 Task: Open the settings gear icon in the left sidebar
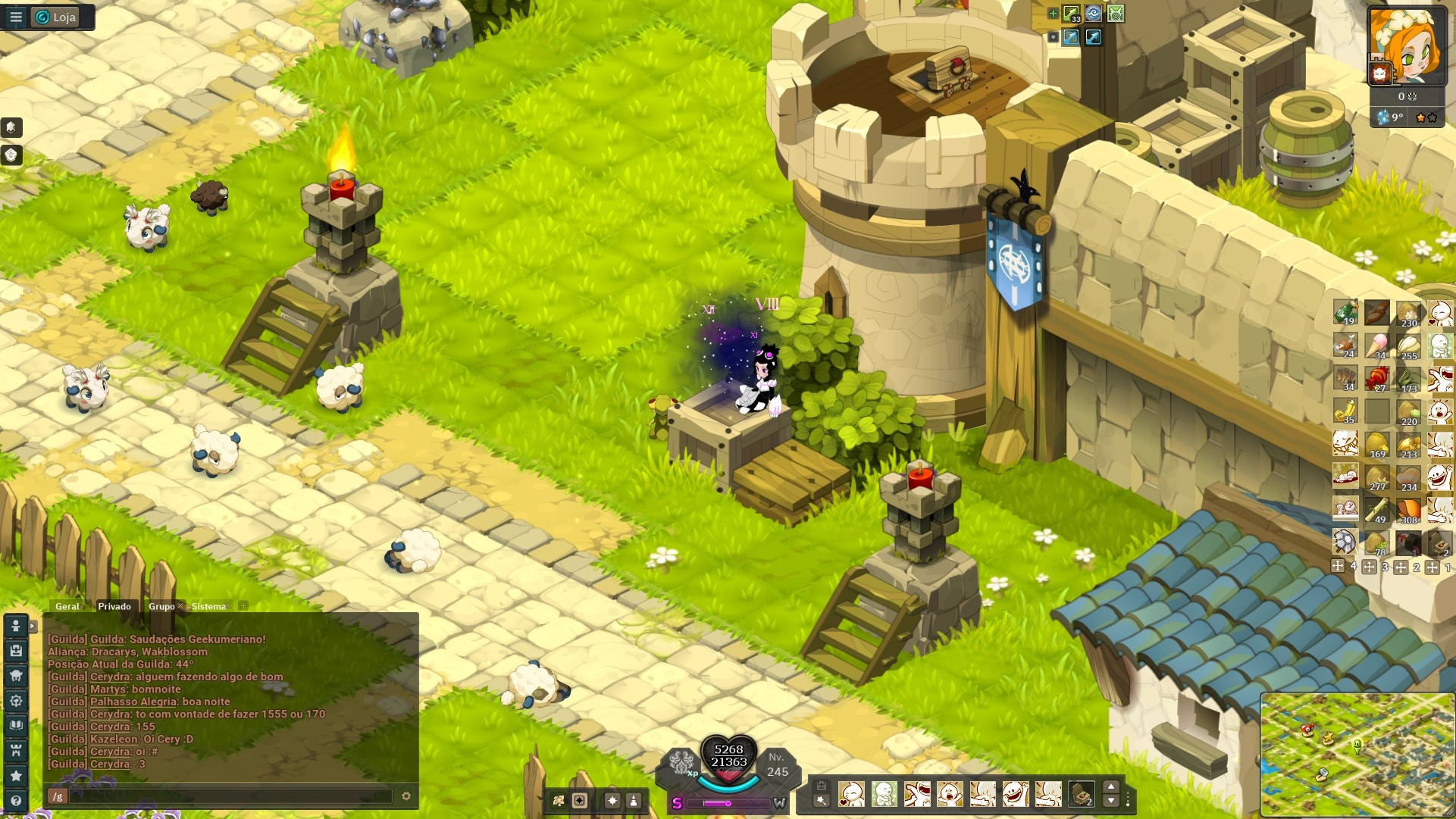[15, 700]
